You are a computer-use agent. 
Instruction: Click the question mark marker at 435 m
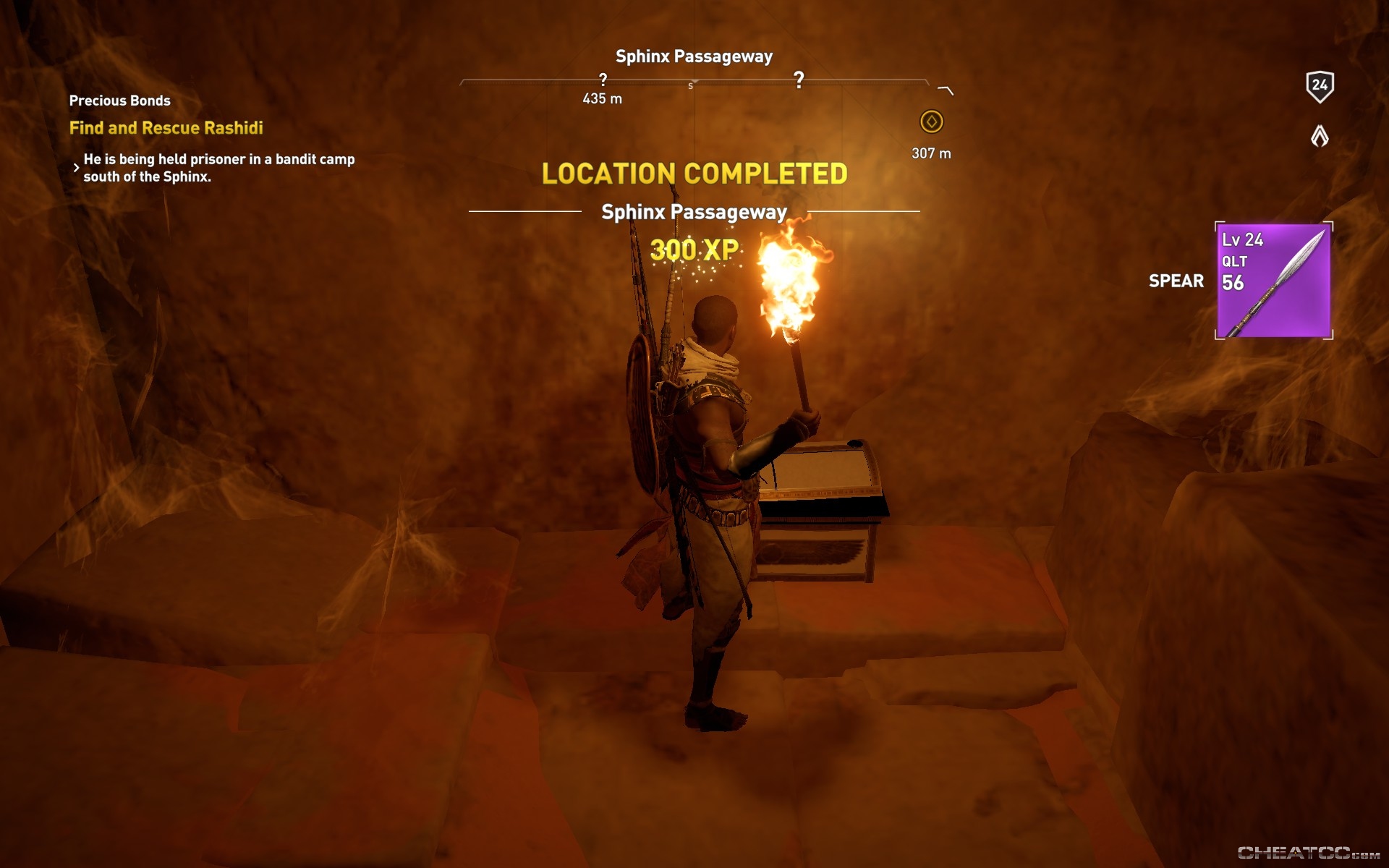click(603, 79)
